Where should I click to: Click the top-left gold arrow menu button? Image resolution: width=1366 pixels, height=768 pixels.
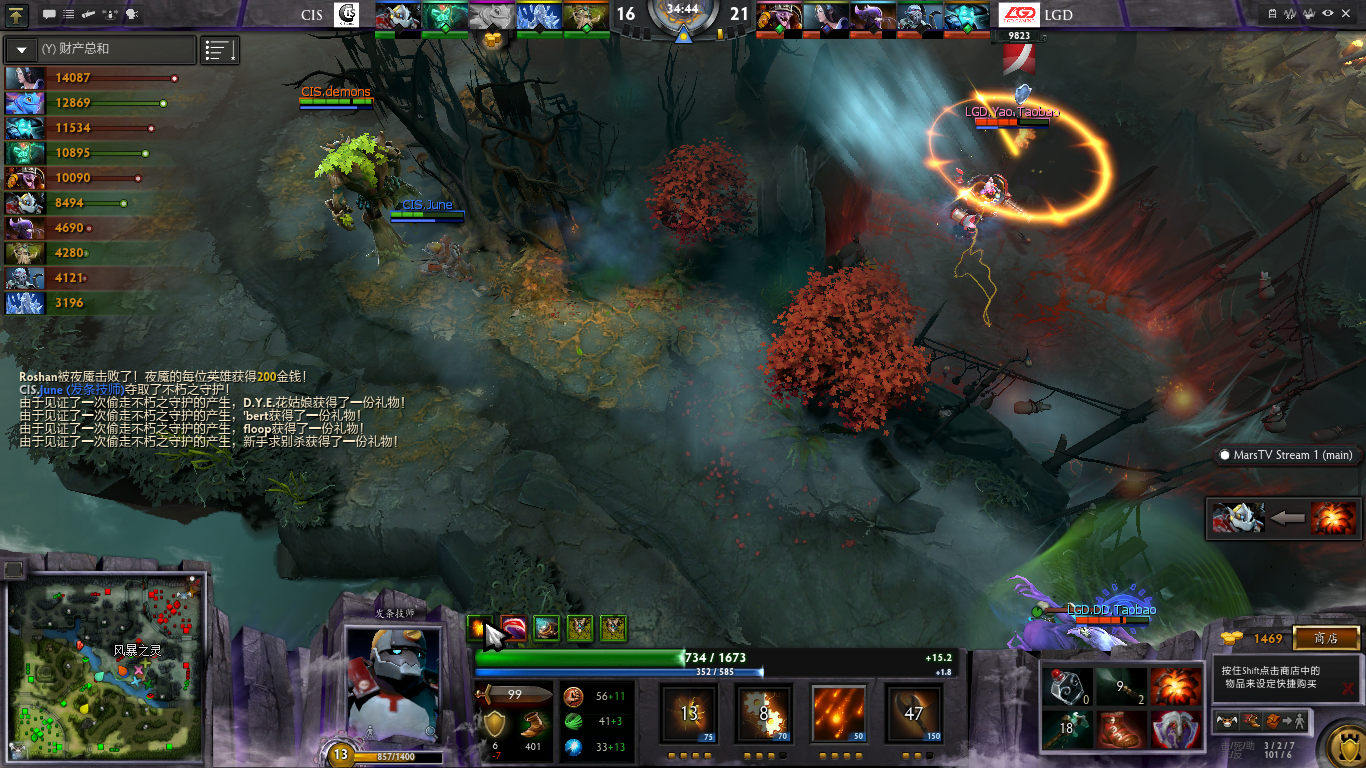18,15
